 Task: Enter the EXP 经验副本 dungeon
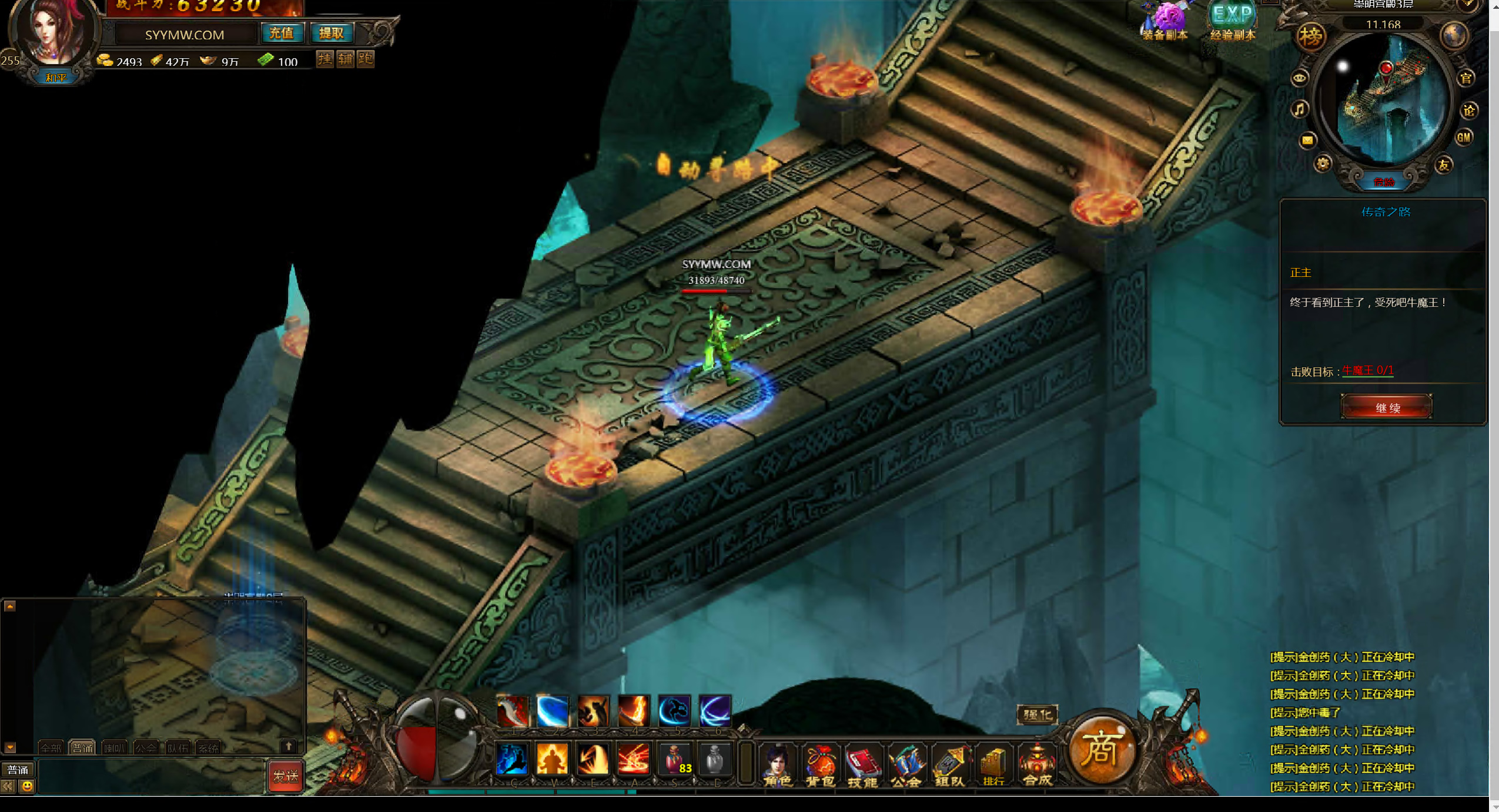[1233, 21]
